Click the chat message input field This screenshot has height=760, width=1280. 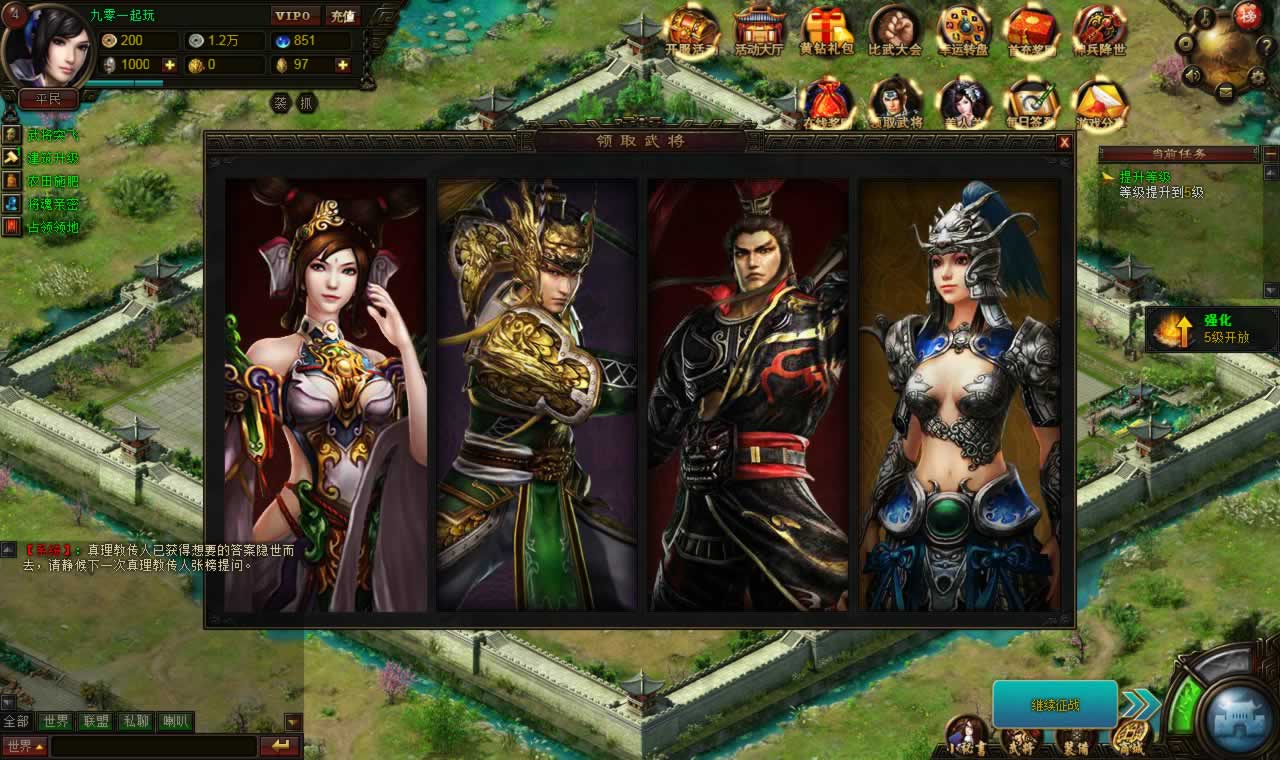point(154,746)
